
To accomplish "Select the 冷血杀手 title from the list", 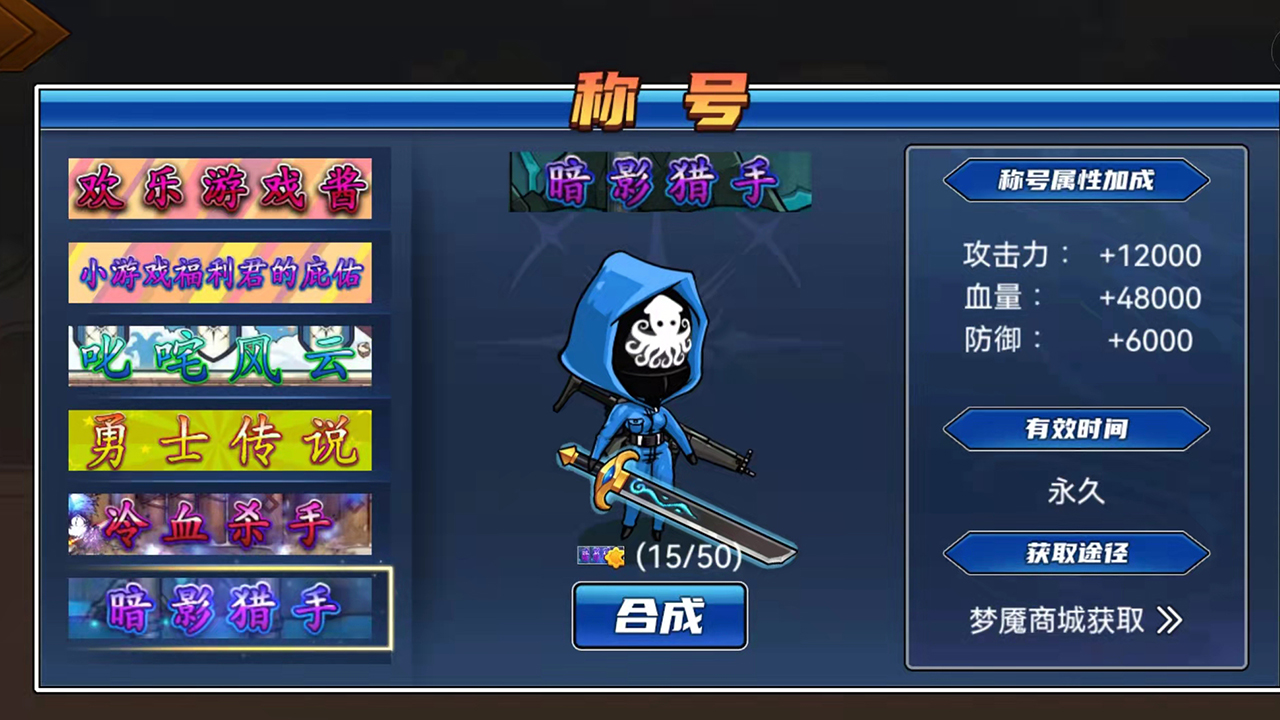I will (x=220, y=523).
